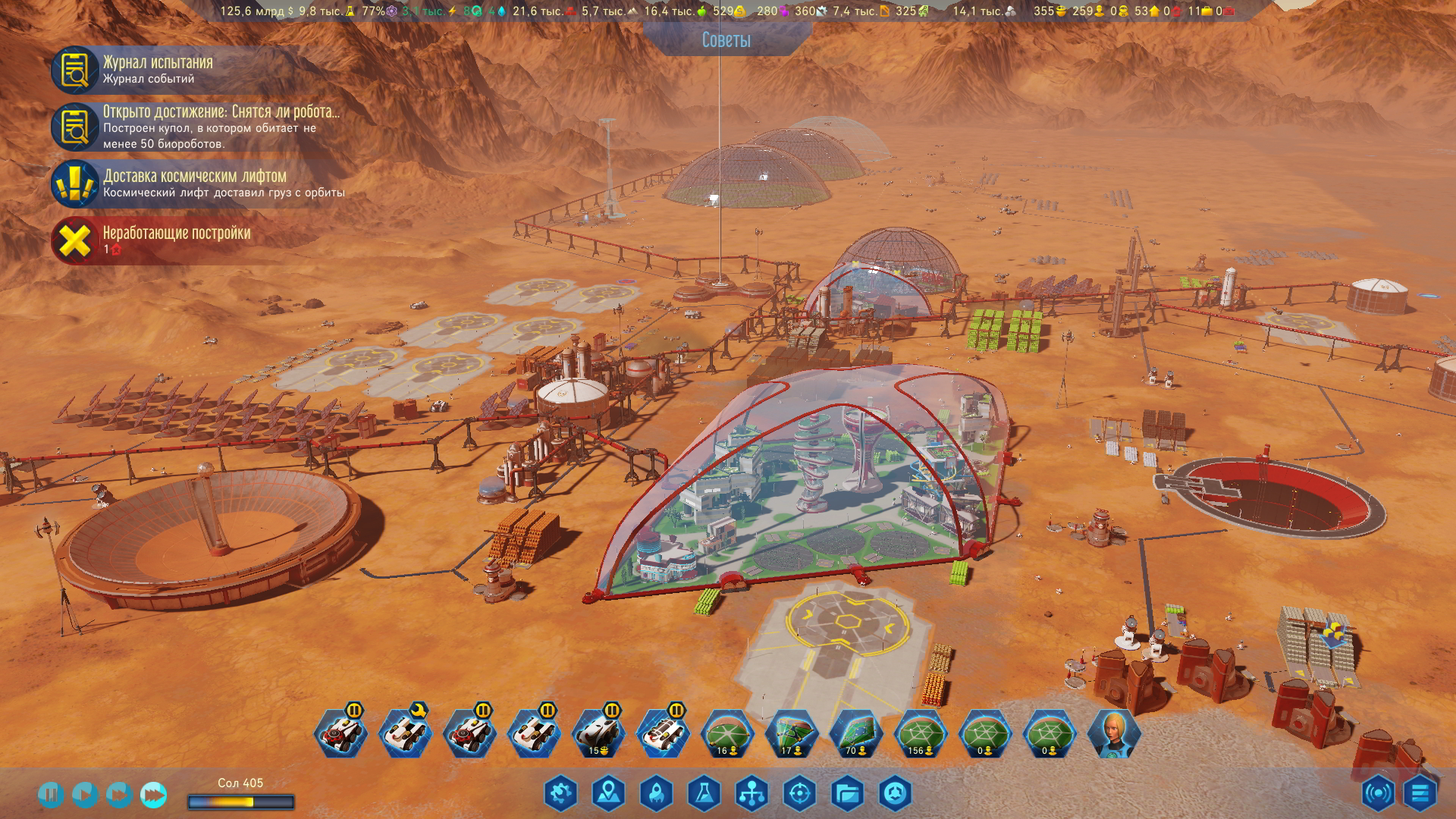Pause the game speed
The image size is (1456, 819).
click(x=50, y=794)
